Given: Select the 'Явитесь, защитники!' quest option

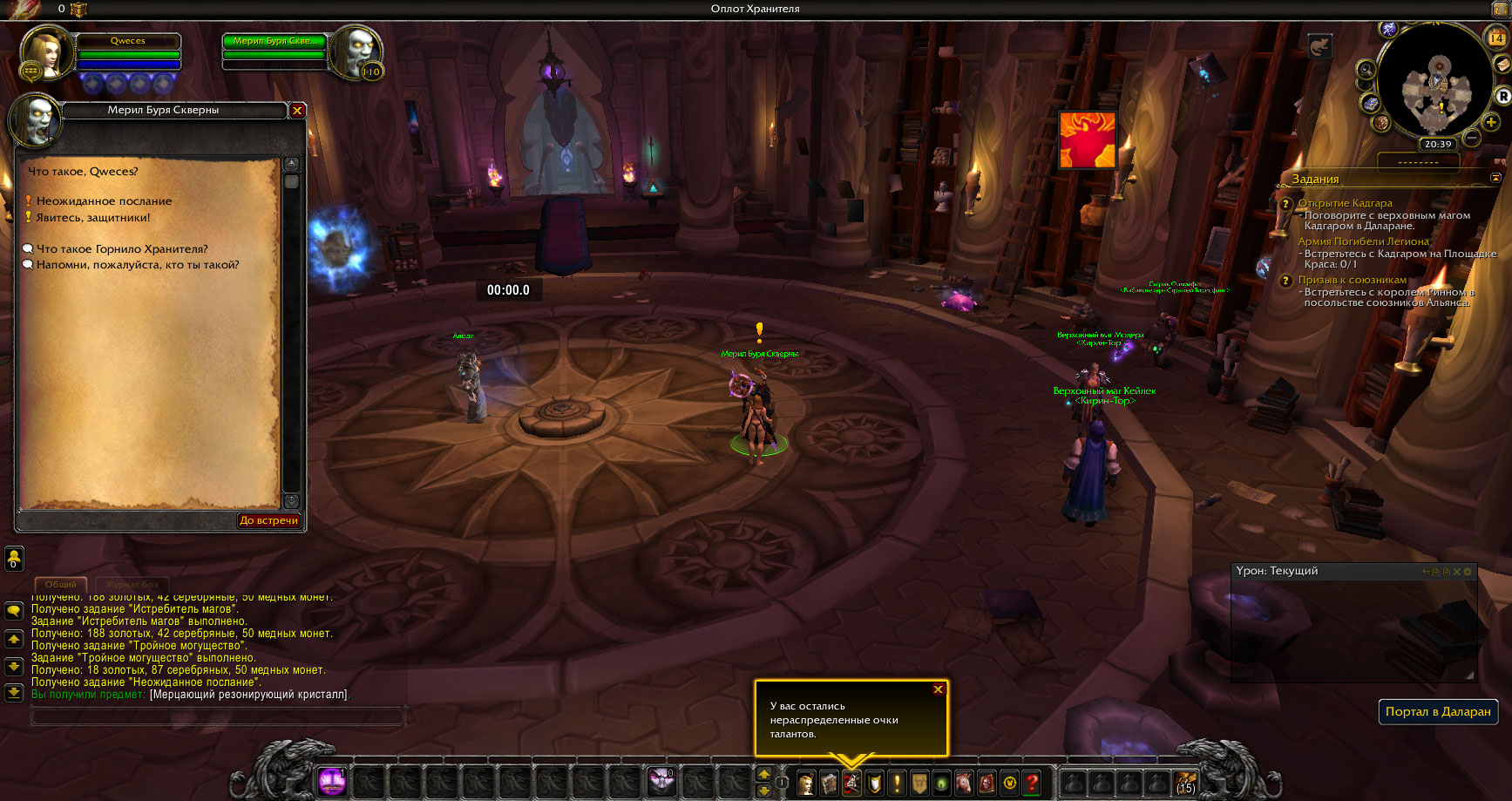Looking at the screenshot, I should click(x=93, y=218).
